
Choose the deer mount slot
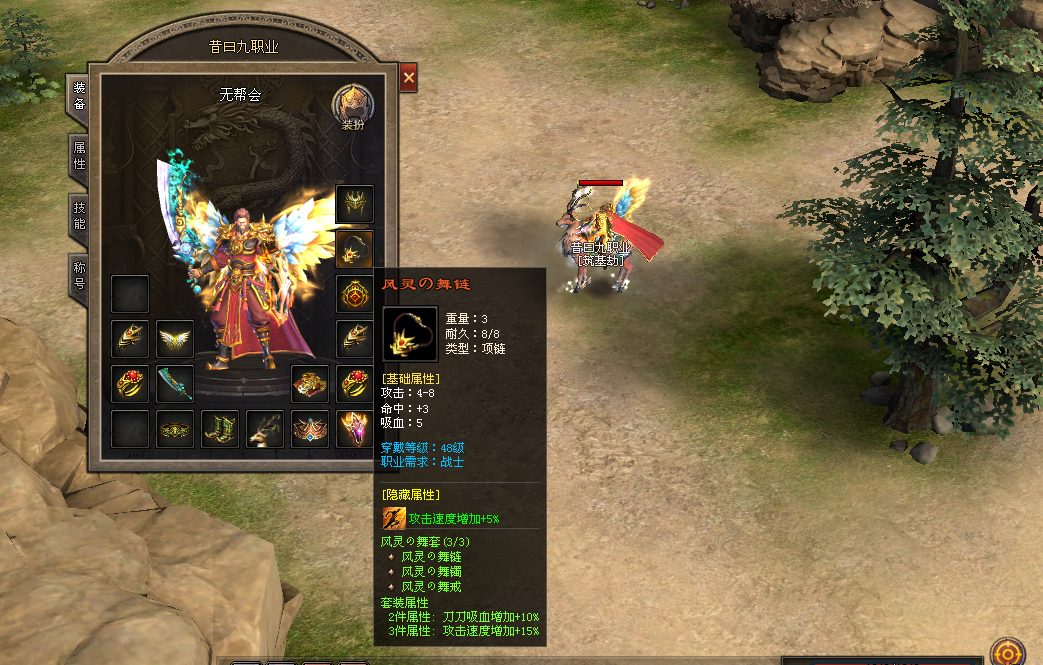tap(265, 429)
